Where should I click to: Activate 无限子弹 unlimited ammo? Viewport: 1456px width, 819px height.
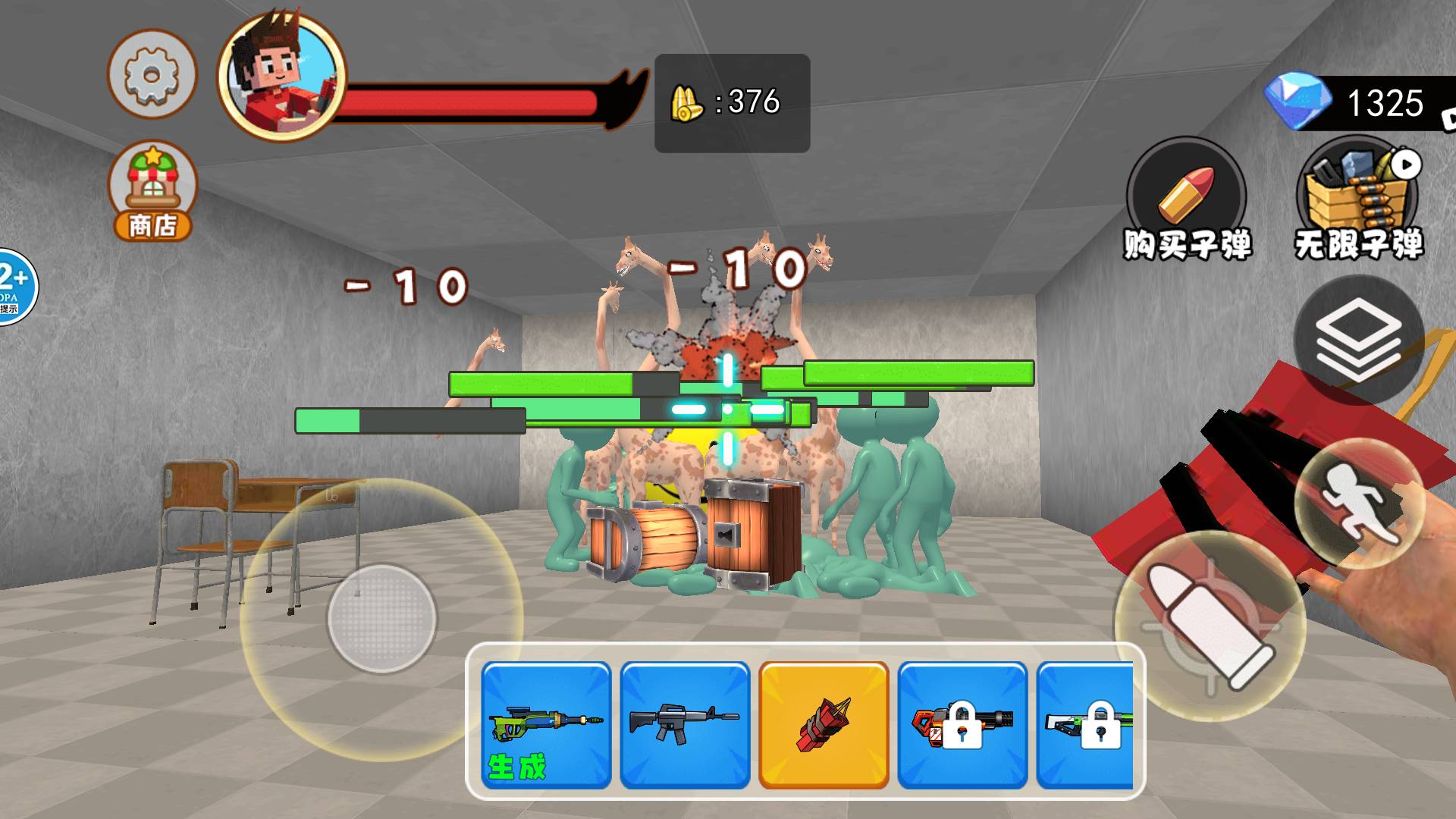pyautogui.click(x=1358, y=199)
